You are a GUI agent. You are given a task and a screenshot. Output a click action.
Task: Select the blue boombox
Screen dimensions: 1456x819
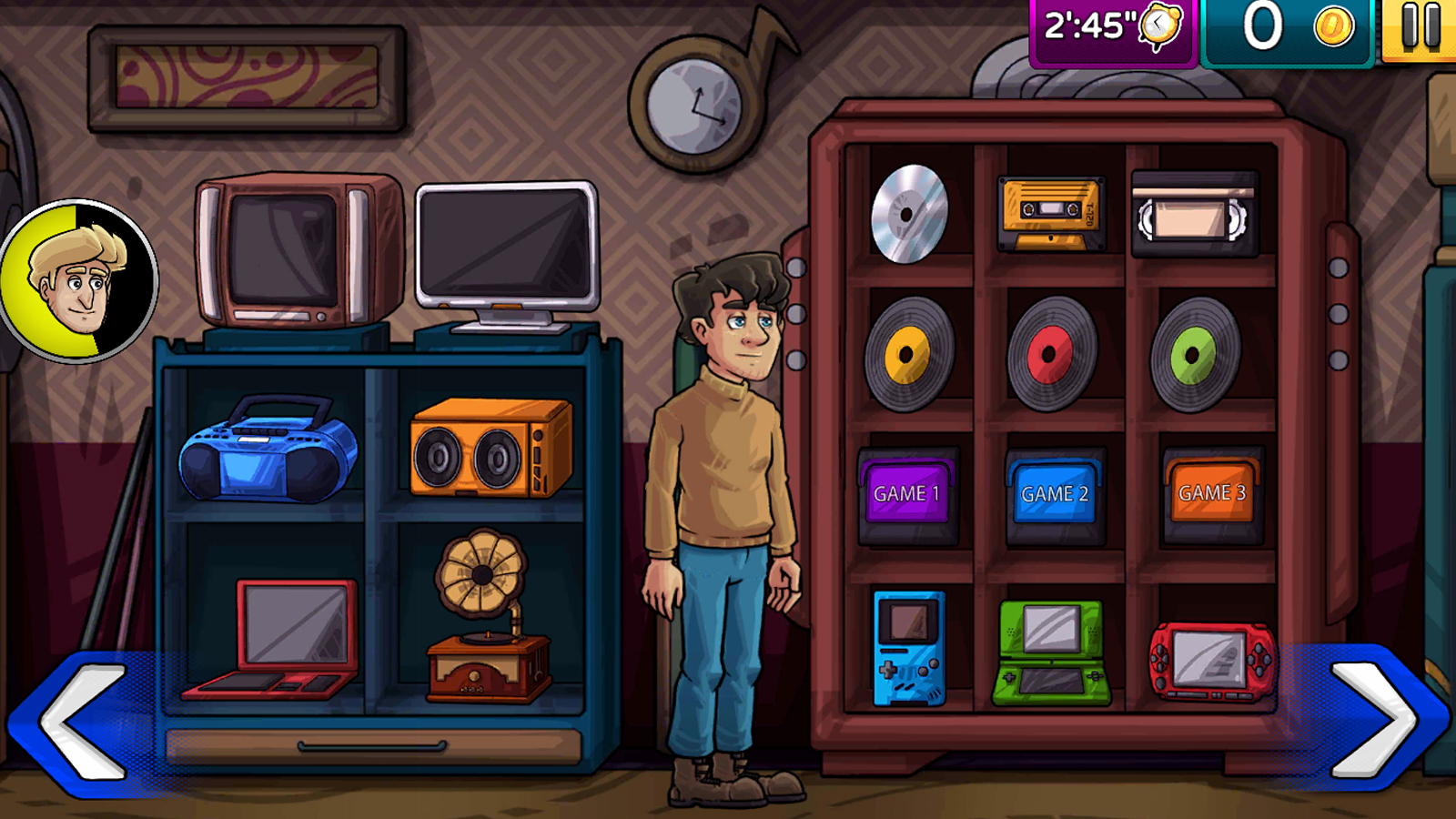point(268,450)
